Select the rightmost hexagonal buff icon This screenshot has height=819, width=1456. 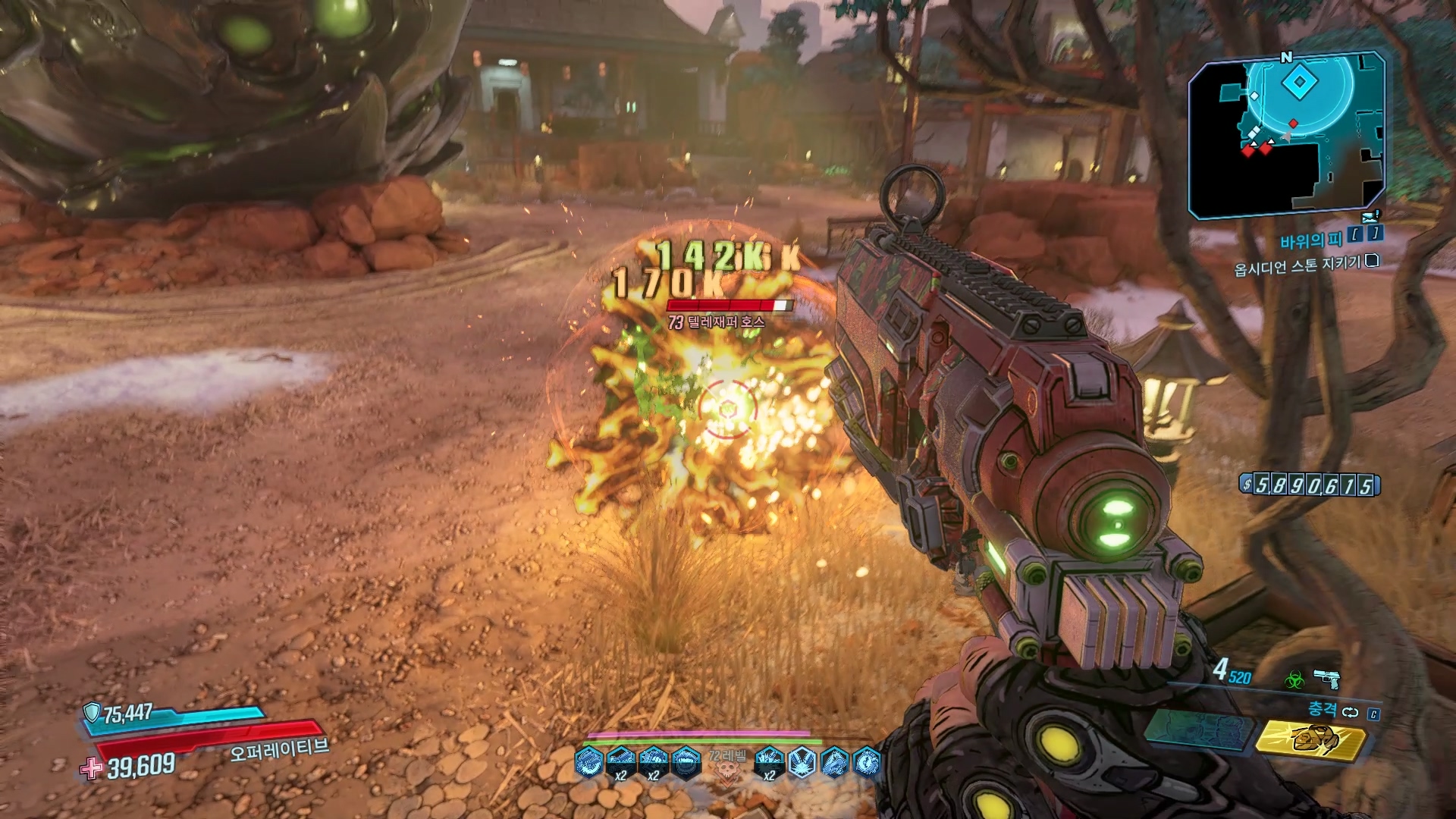coord(867,762)
